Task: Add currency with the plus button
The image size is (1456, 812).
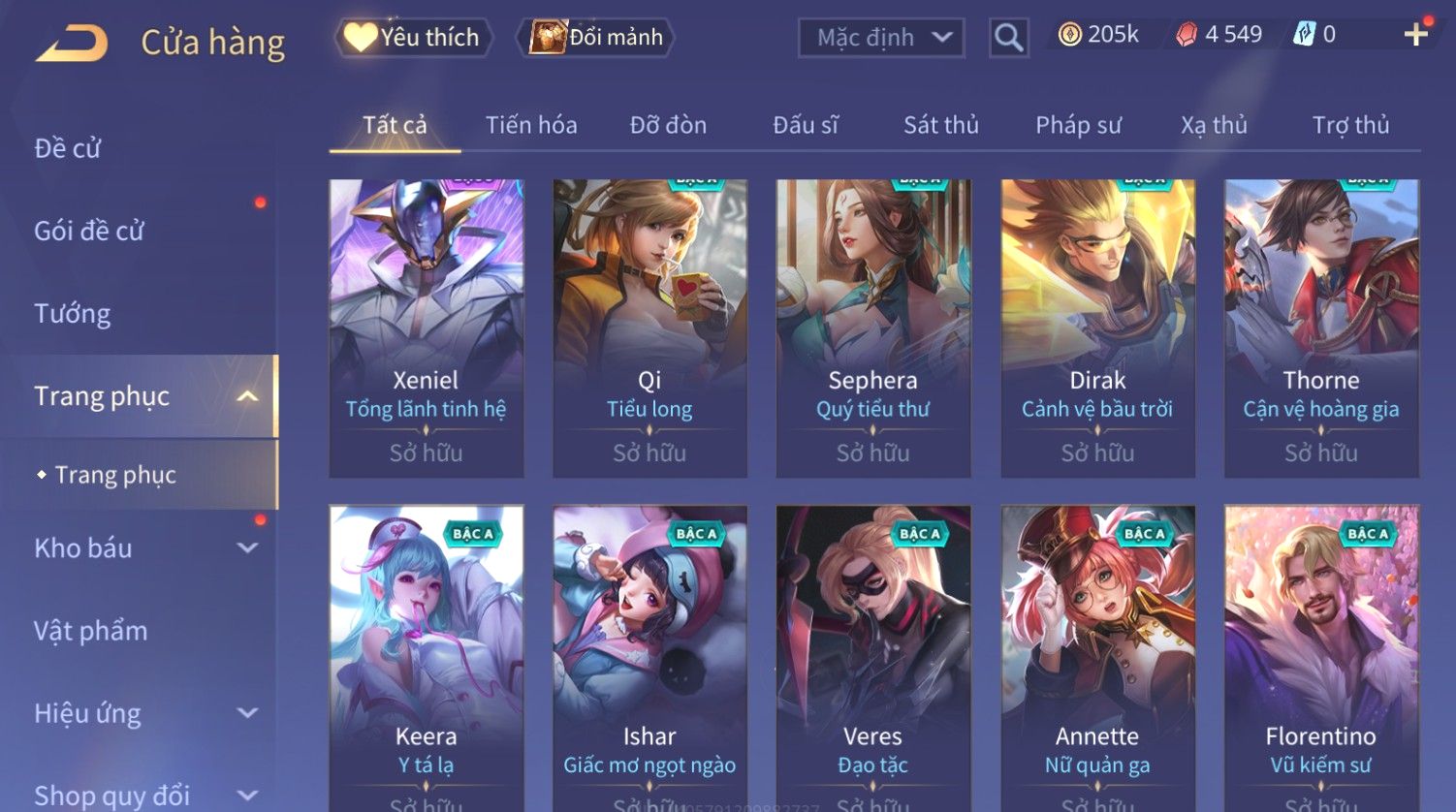Action: [1415, 35]
